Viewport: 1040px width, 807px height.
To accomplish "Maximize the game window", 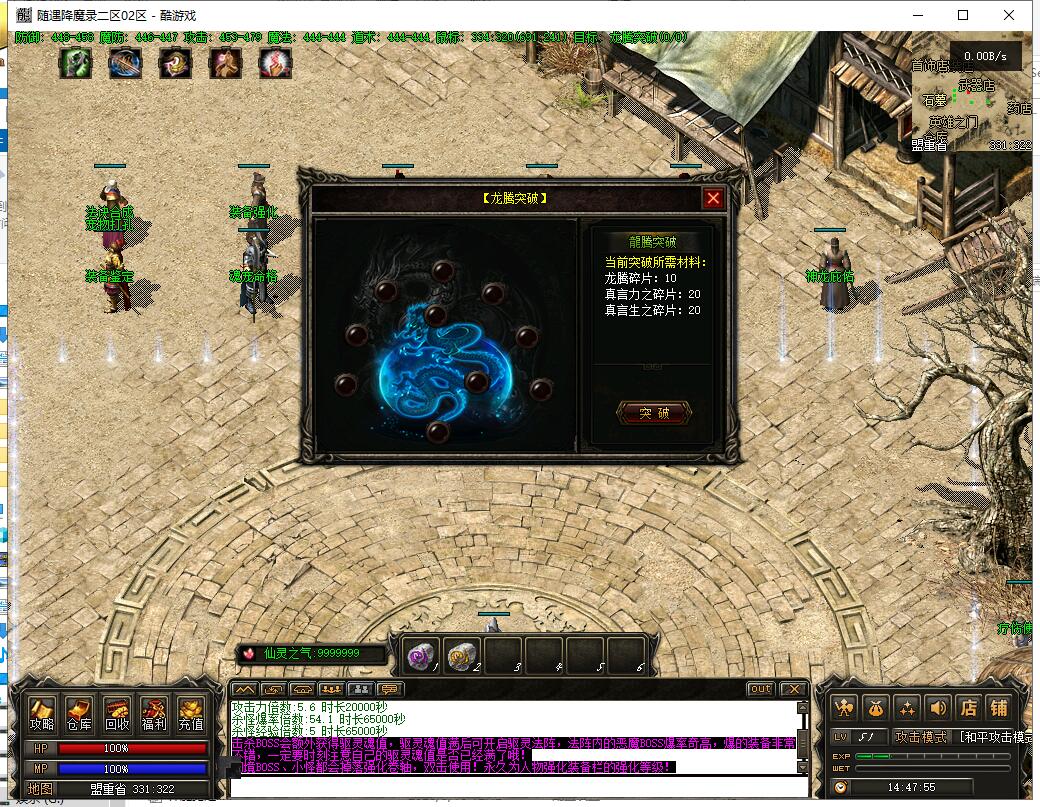I will click(963, 15).
